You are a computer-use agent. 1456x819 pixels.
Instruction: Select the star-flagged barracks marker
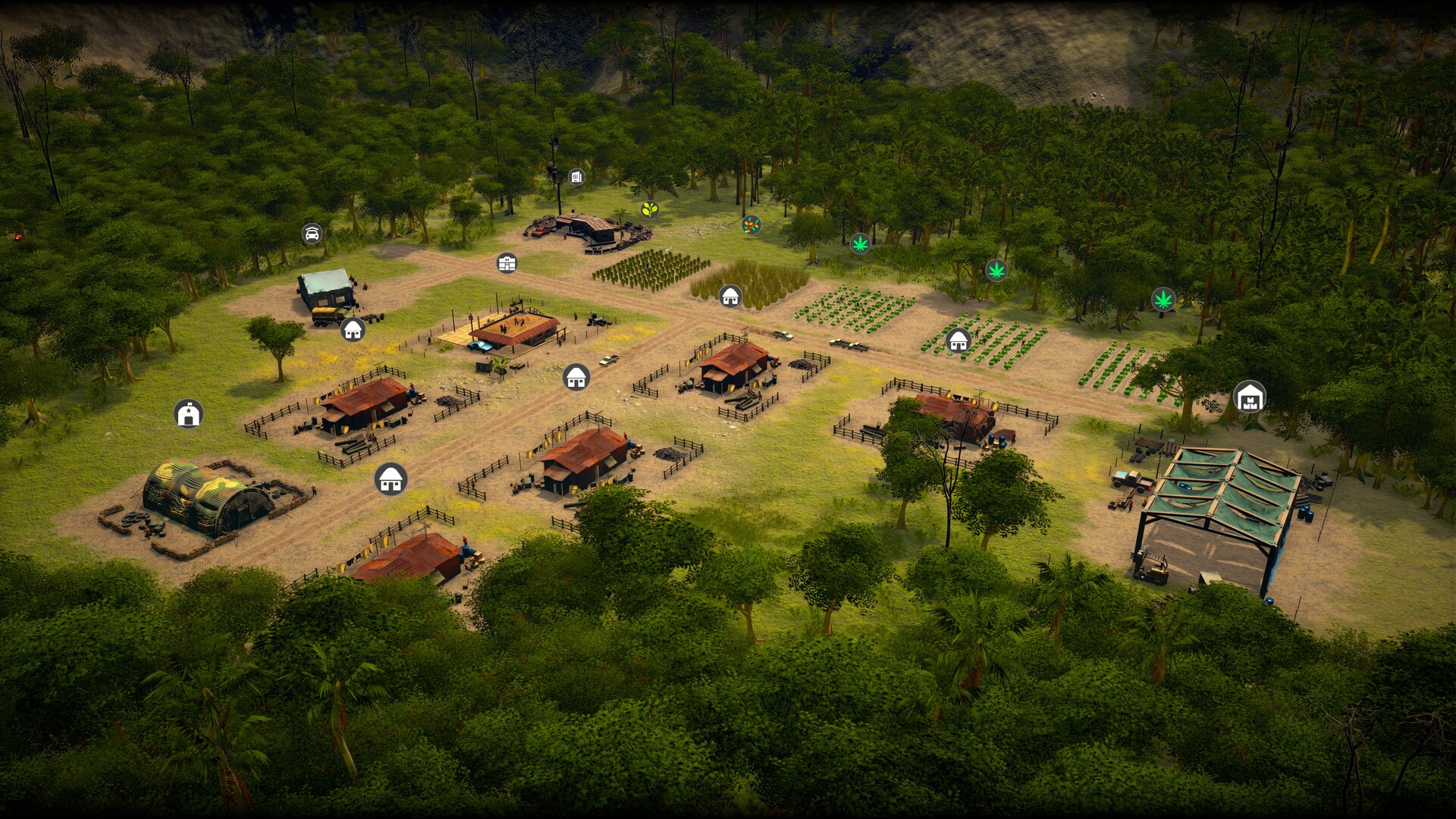(188, 414)
